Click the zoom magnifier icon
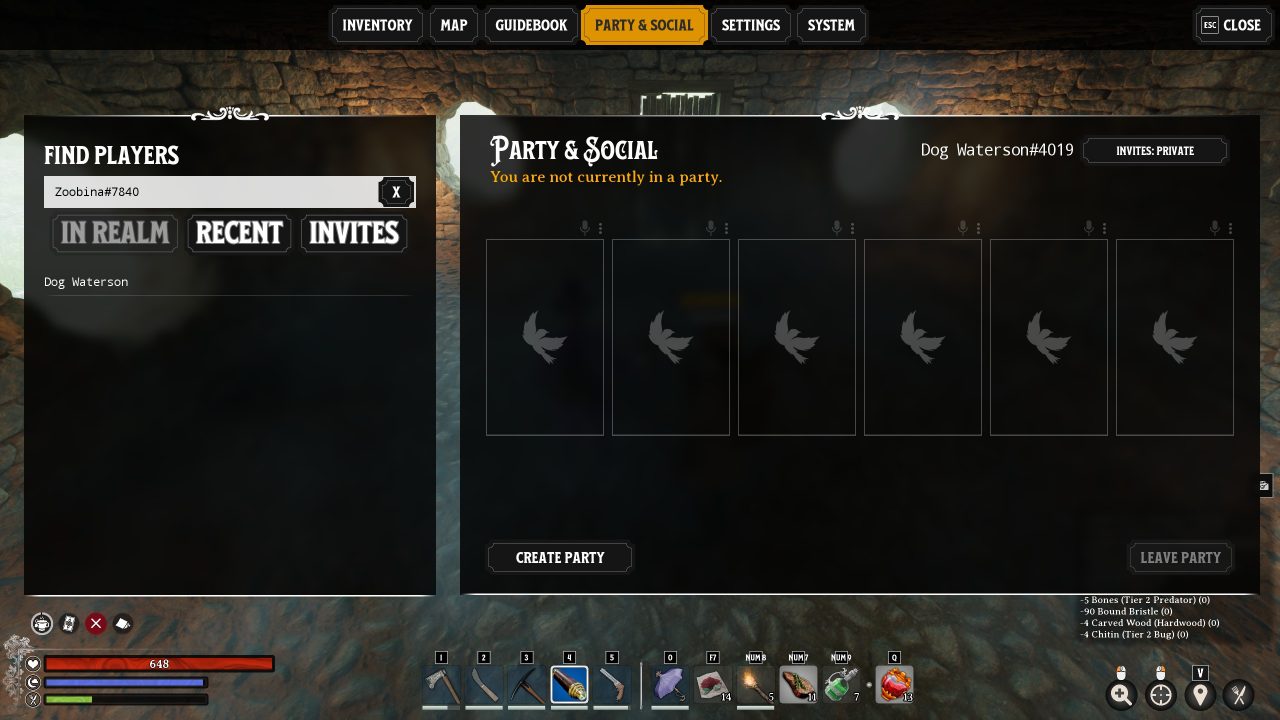This screenshot has height=720, width=1280. click(x=1121, y=695)
